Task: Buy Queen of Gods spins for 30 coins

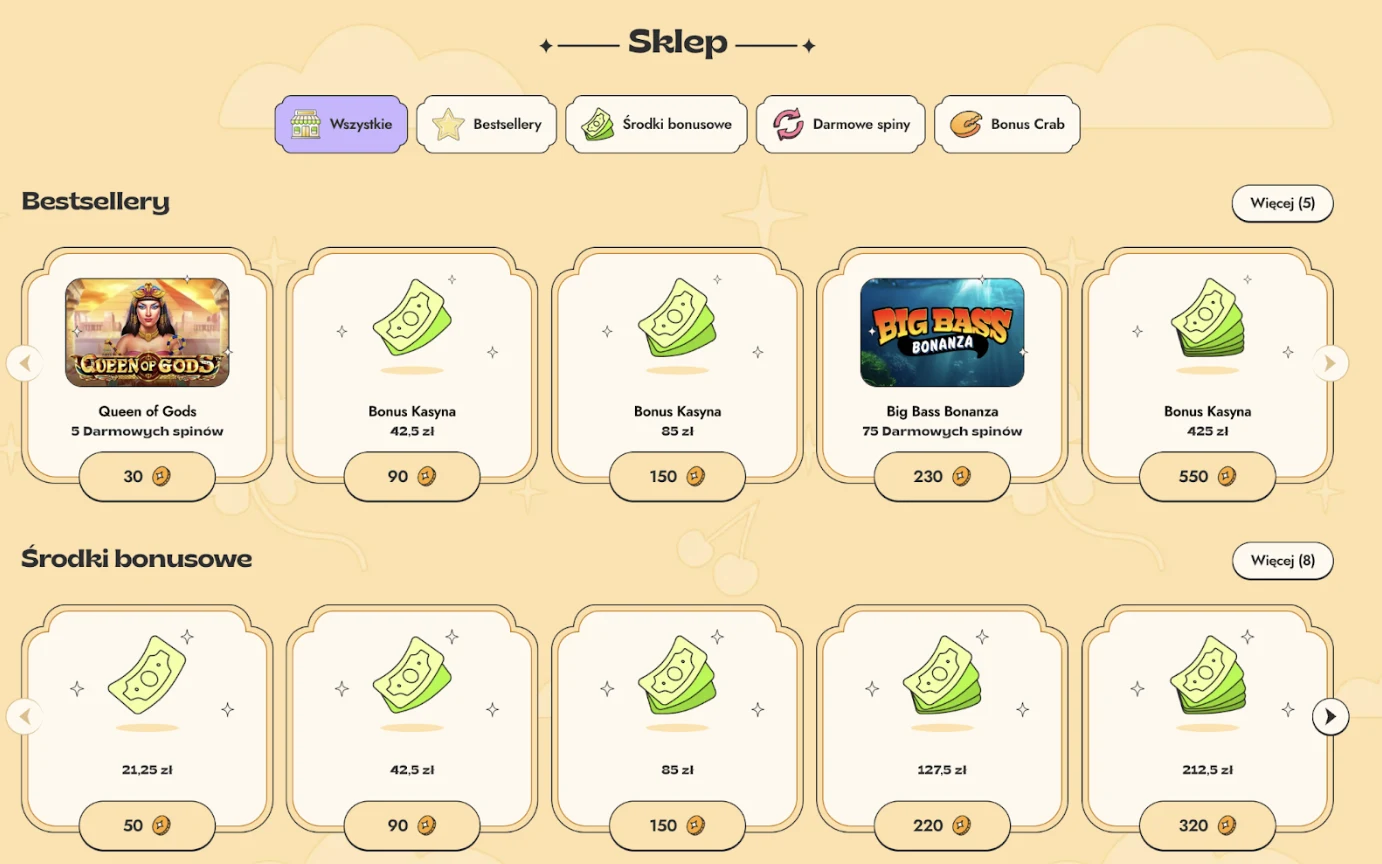Action: (x=147, y=477)
